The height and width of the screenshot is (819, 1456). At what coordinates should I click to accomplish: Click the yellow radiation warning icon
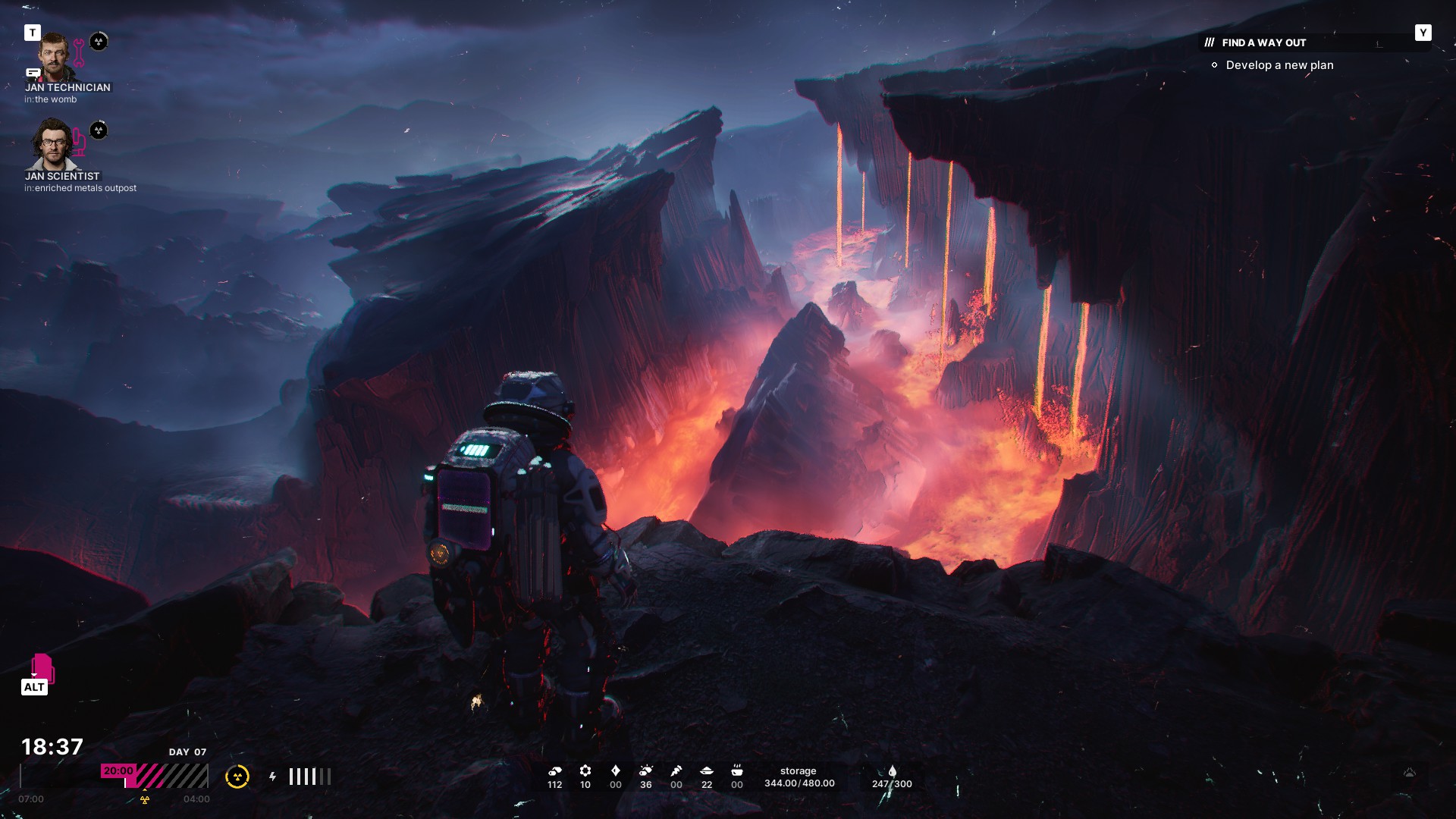coord(237,777)
